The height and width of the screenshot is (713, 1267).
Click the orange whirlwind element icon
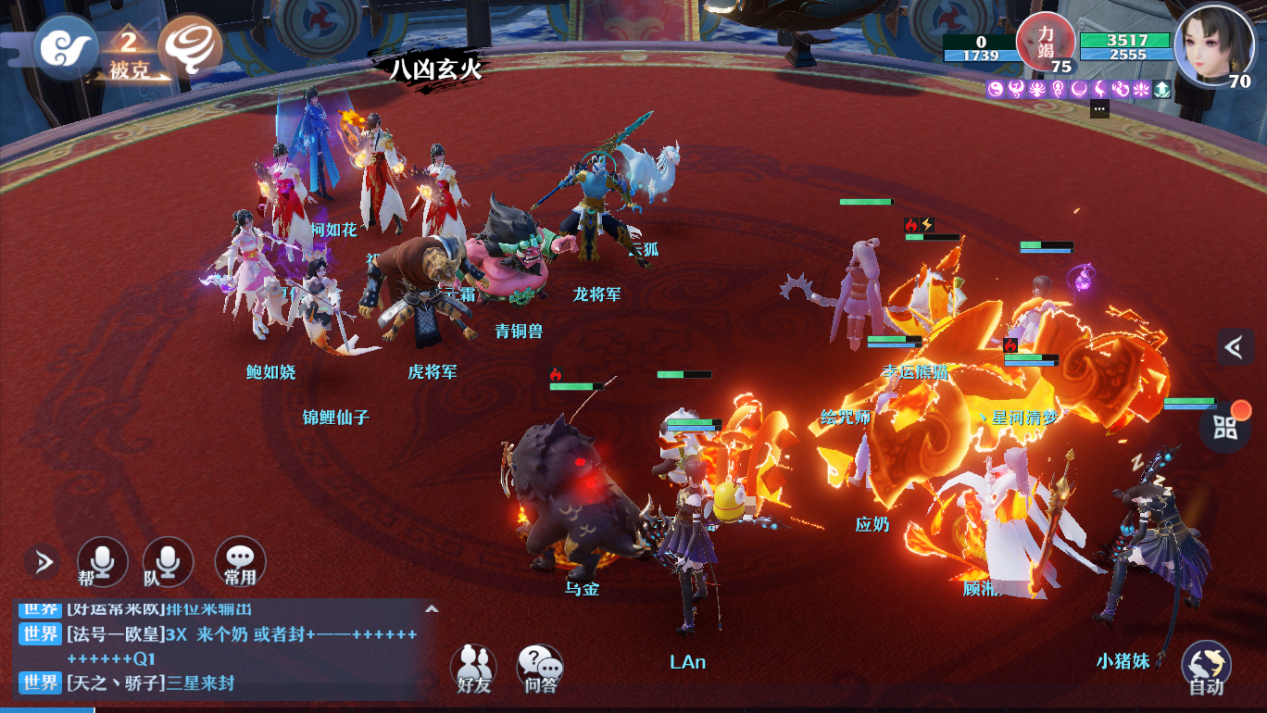pyautogui.click(x=190, y=45)
